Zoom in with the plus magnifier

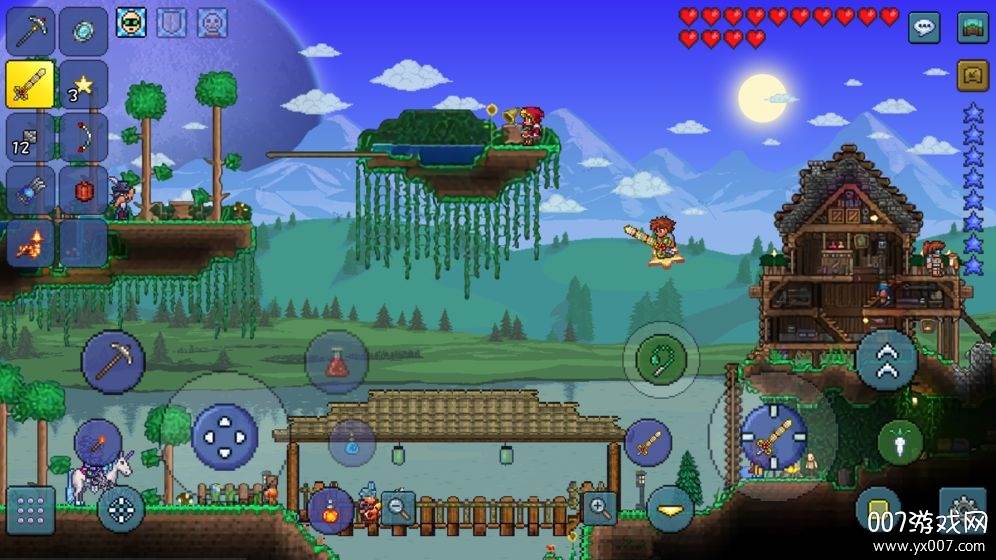pyautogui.click(x=599, y=508)
